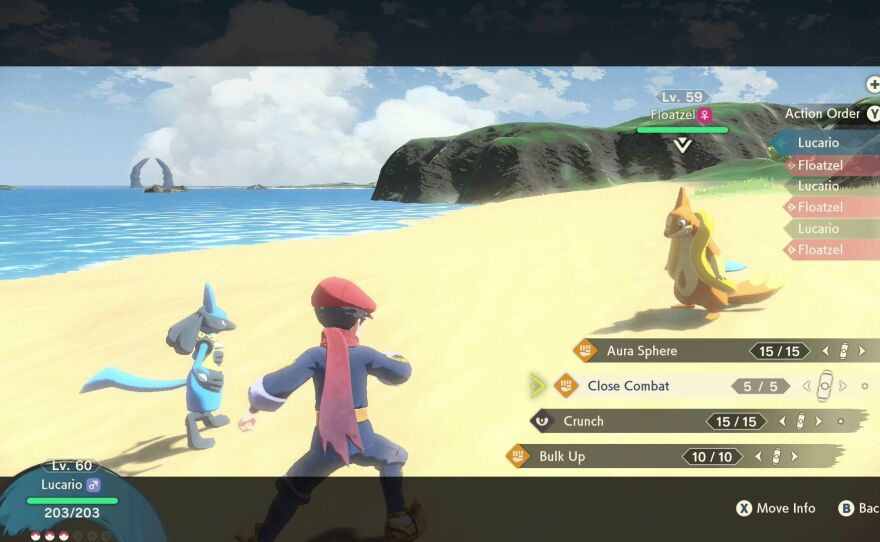This screenshot has height=542, width=880.
Task: Choose the Aura Sphere move
Action: point(642,351)
